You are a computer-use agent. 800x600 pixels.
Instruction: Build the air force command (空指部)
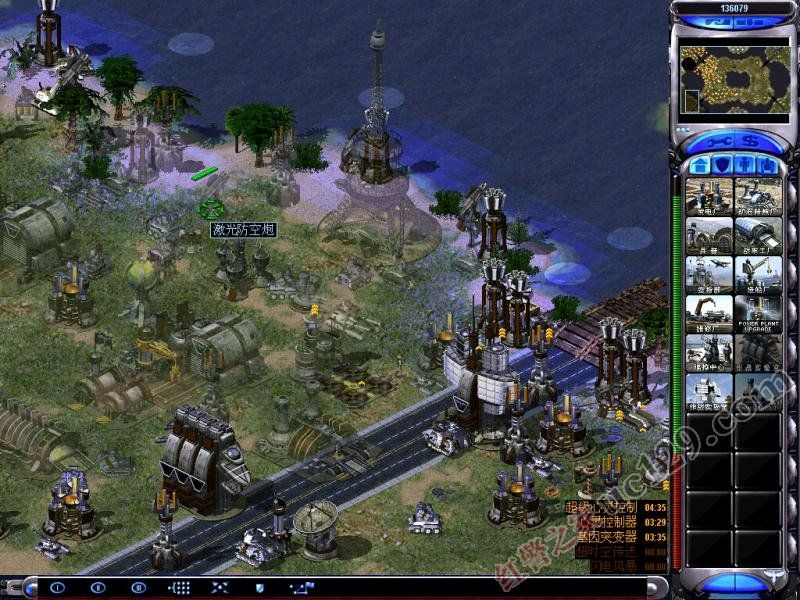pos(709,275)
